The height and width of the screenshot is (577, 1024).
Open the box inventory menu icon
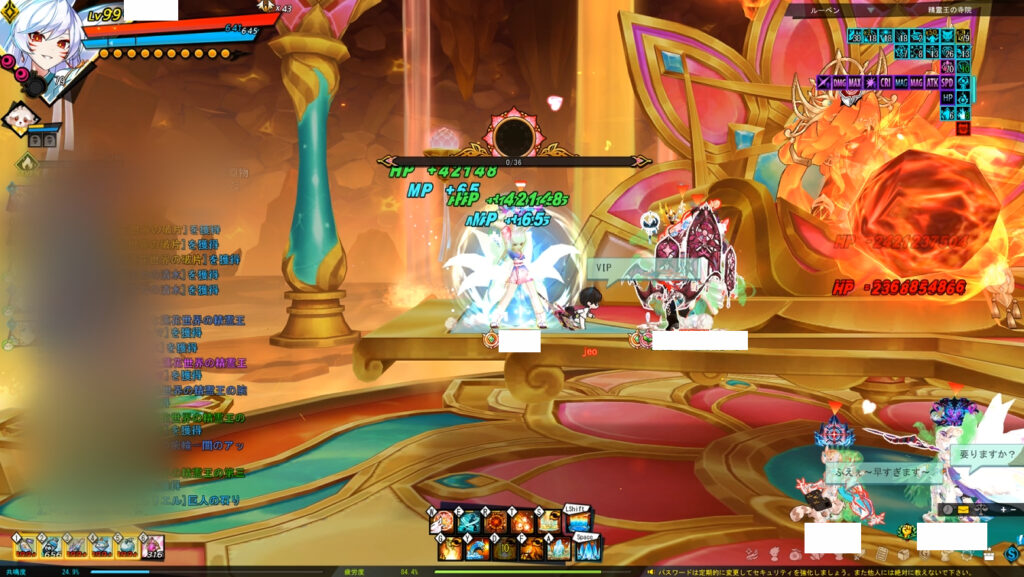point(905,553)
